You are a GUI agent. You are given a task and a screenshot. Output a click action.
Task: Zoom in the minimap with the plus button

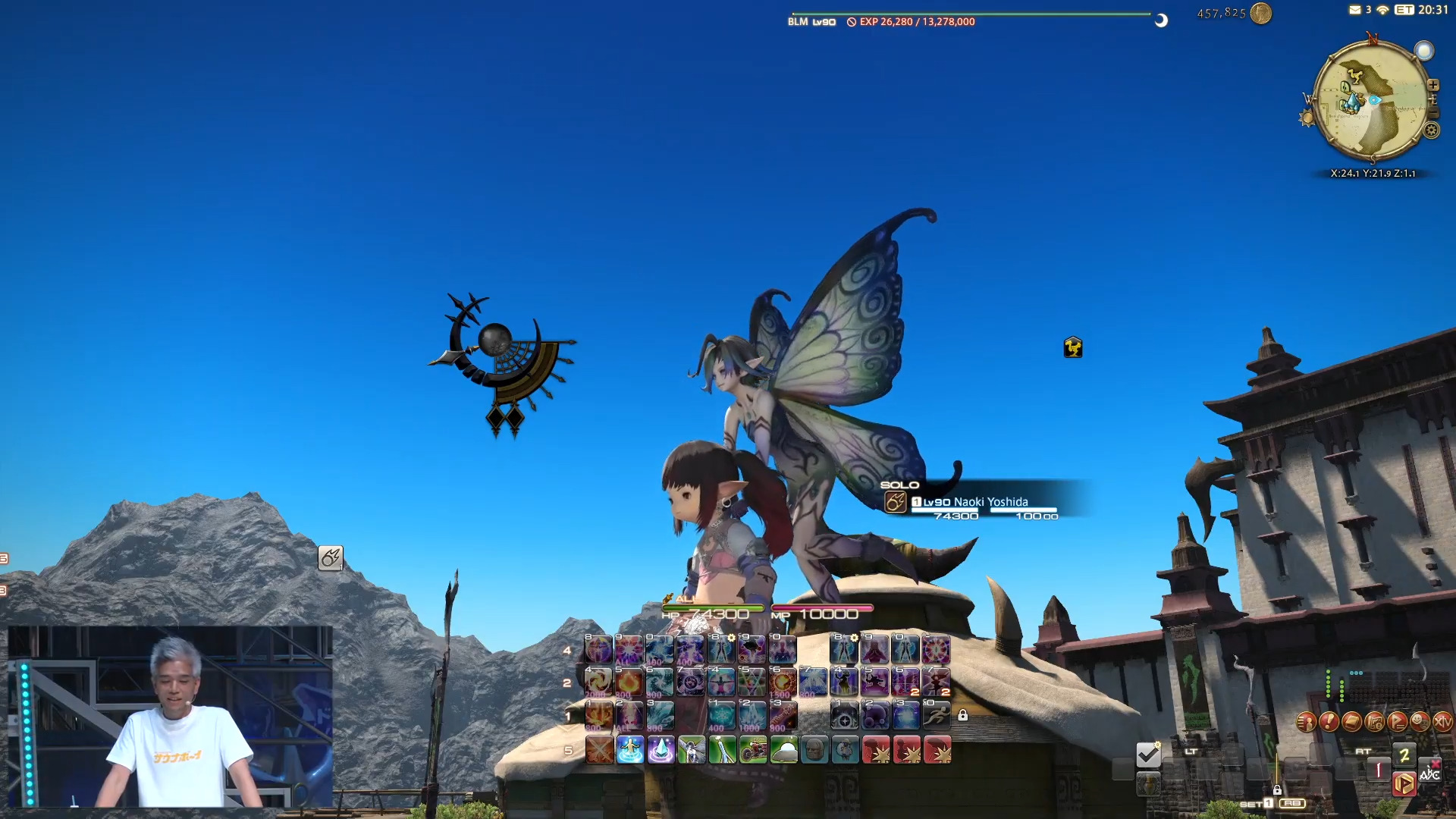pos(1432,85)
